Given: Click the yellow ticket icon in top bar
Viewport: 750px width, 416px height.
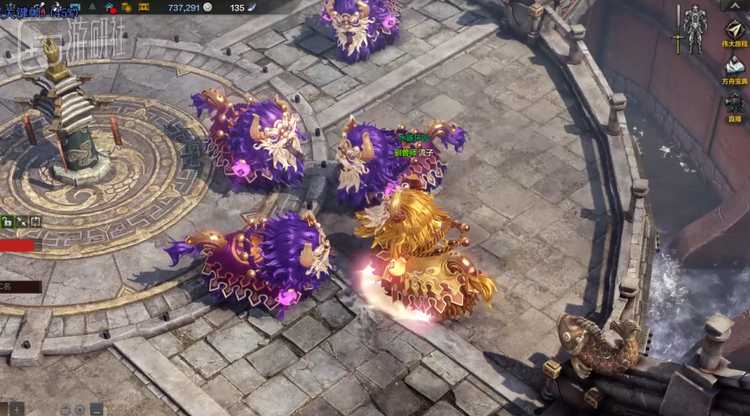Looking at the screenshot, I should point(144,7).
